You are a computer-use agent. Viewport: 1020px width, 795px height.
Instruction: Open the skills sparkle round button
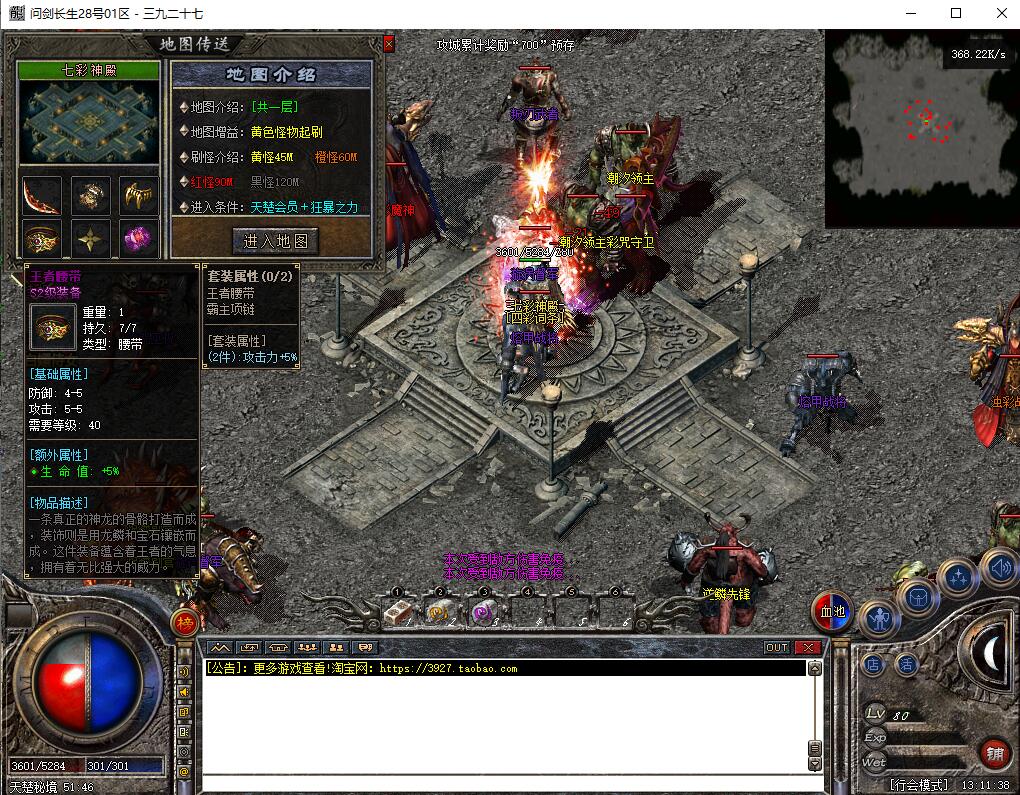click(958, 577)
